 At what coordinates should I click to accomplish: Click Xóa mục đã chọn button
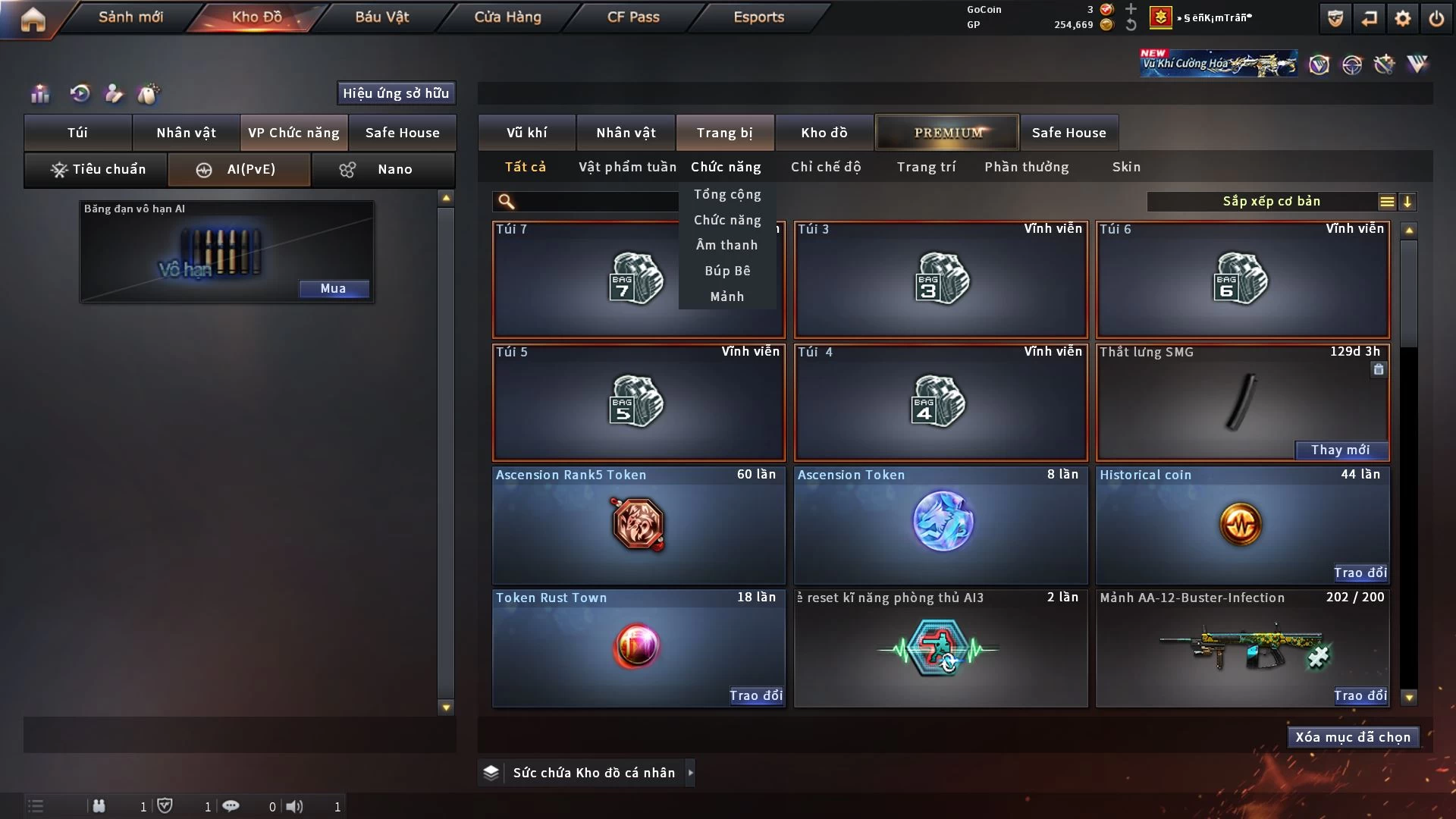[x=1352, y=737]
